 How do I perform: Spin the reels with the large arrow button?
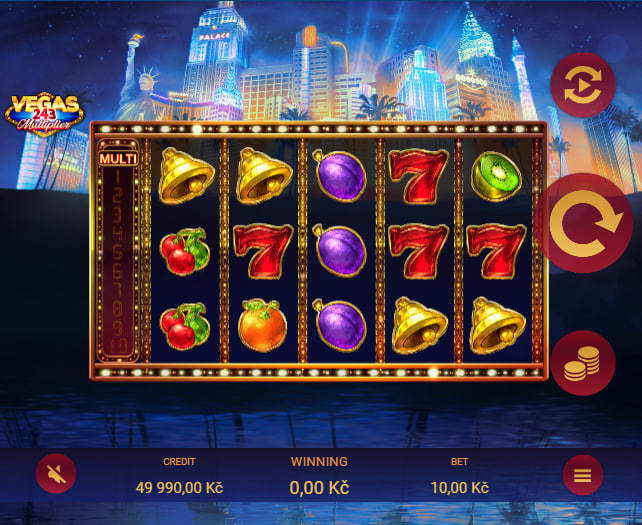tap(587, 225)
